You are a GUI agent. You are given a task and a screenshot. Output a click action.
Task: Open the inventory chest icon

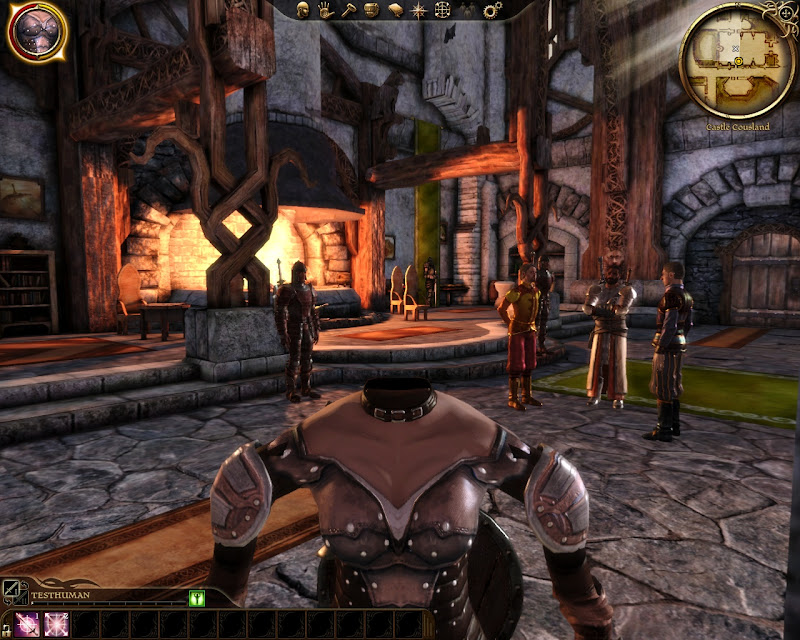point(371,10)
